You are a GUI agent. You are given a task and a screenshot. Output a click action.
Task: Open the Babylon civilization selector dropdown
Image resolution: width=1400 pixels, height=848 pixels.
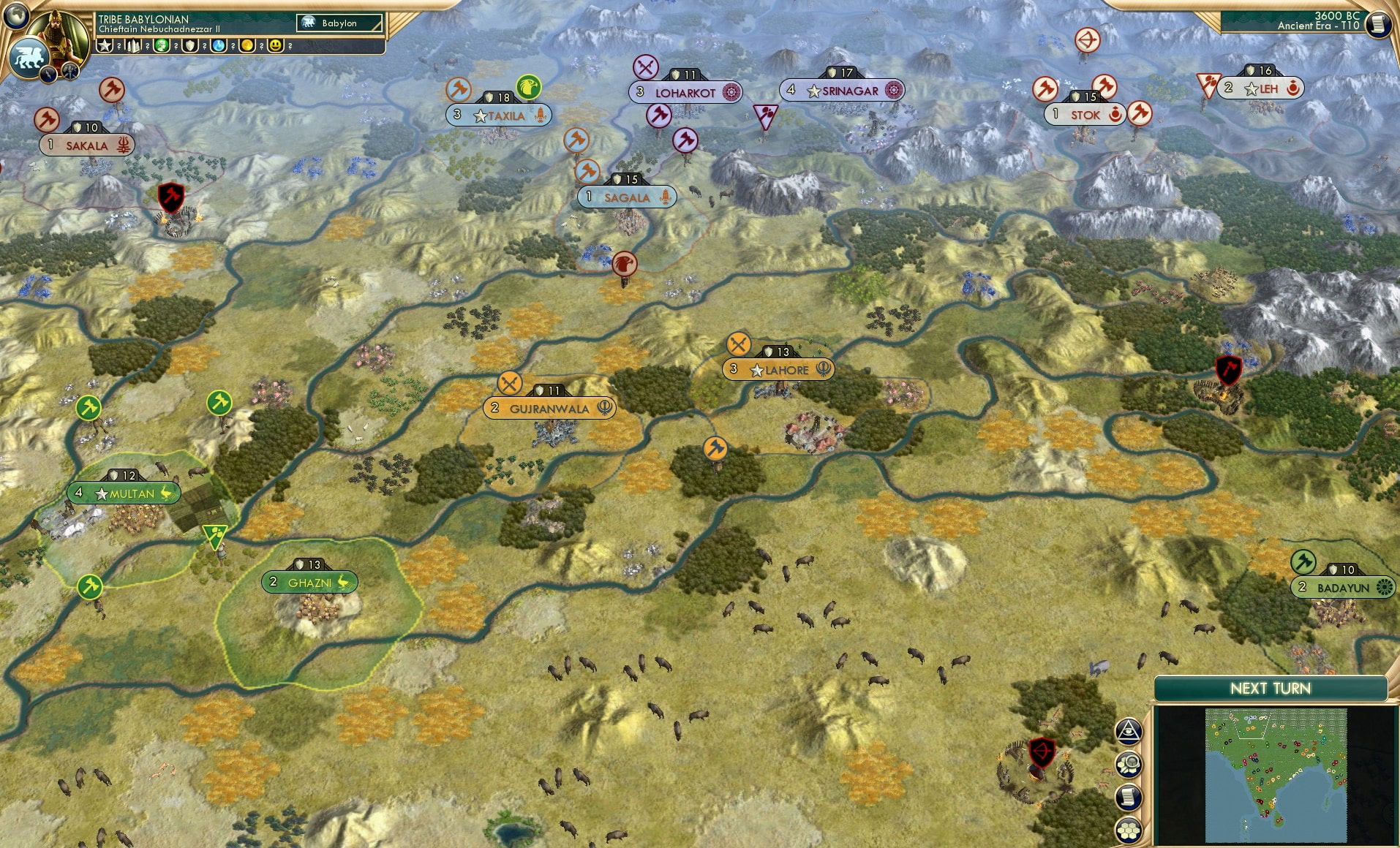[338, 23]
